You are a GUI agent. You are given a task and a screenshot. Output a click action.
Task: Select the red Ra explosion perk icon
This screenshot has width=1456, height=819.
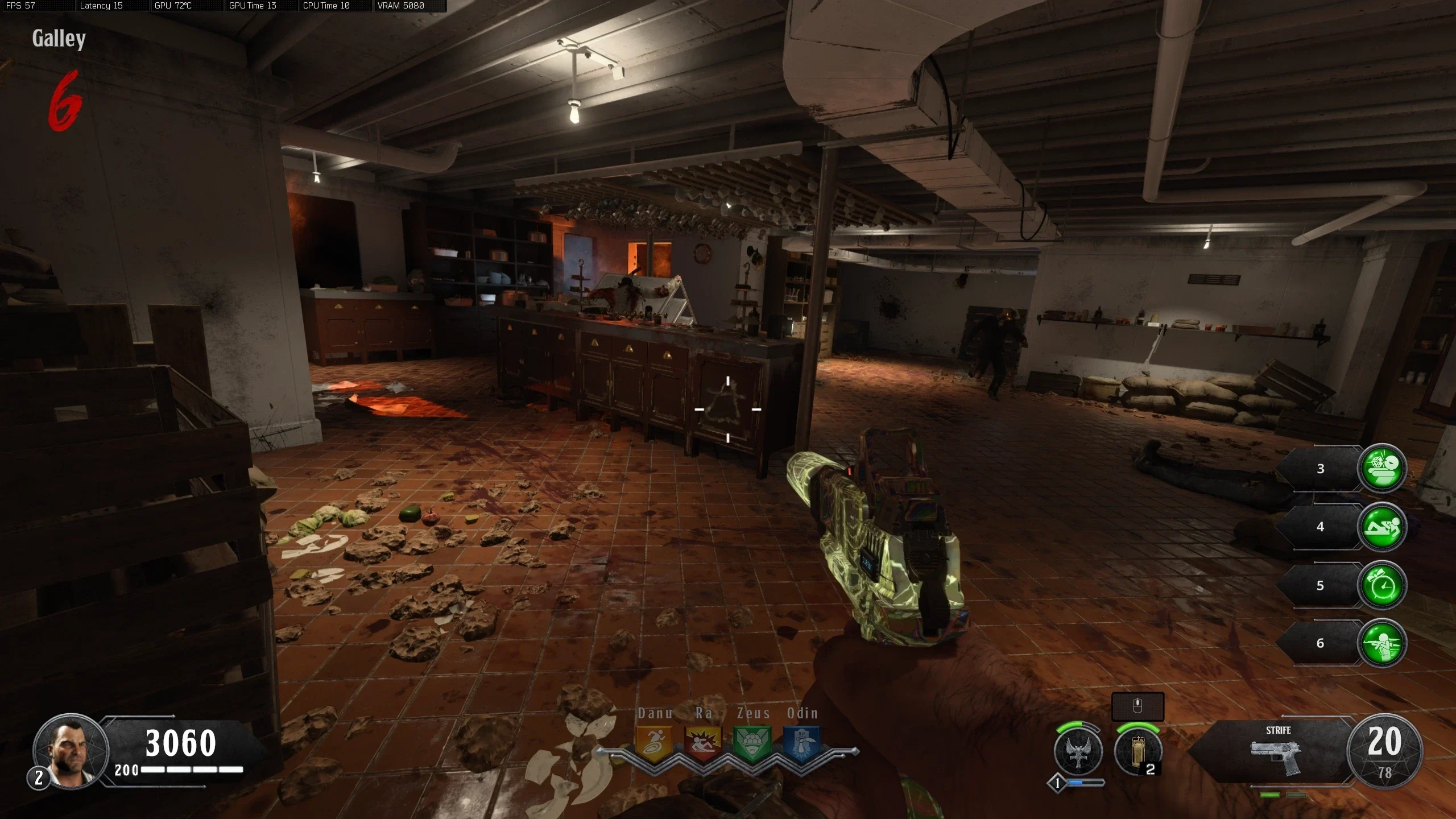(x=703, y=743)
